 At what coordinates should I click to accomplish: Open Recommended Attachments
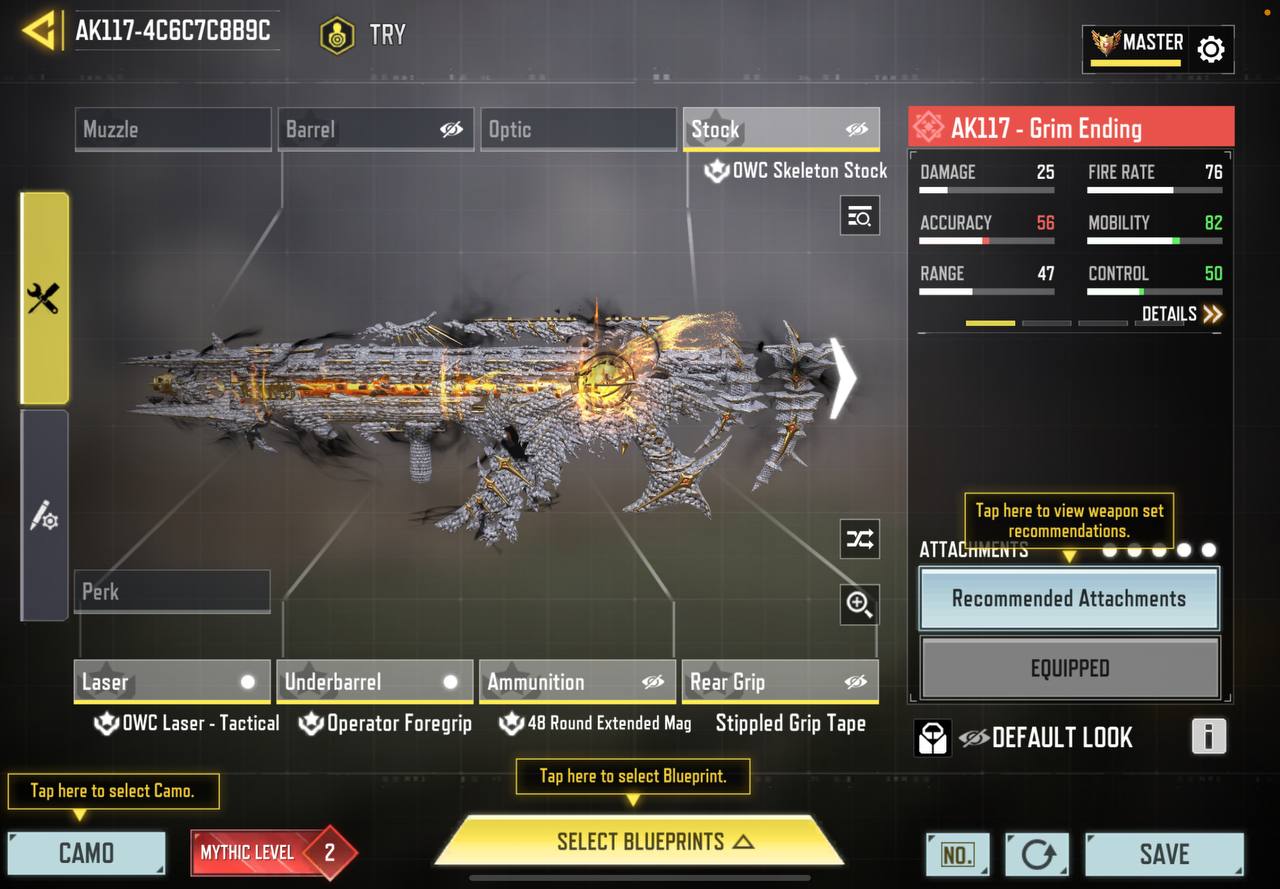pos(1069,599)
